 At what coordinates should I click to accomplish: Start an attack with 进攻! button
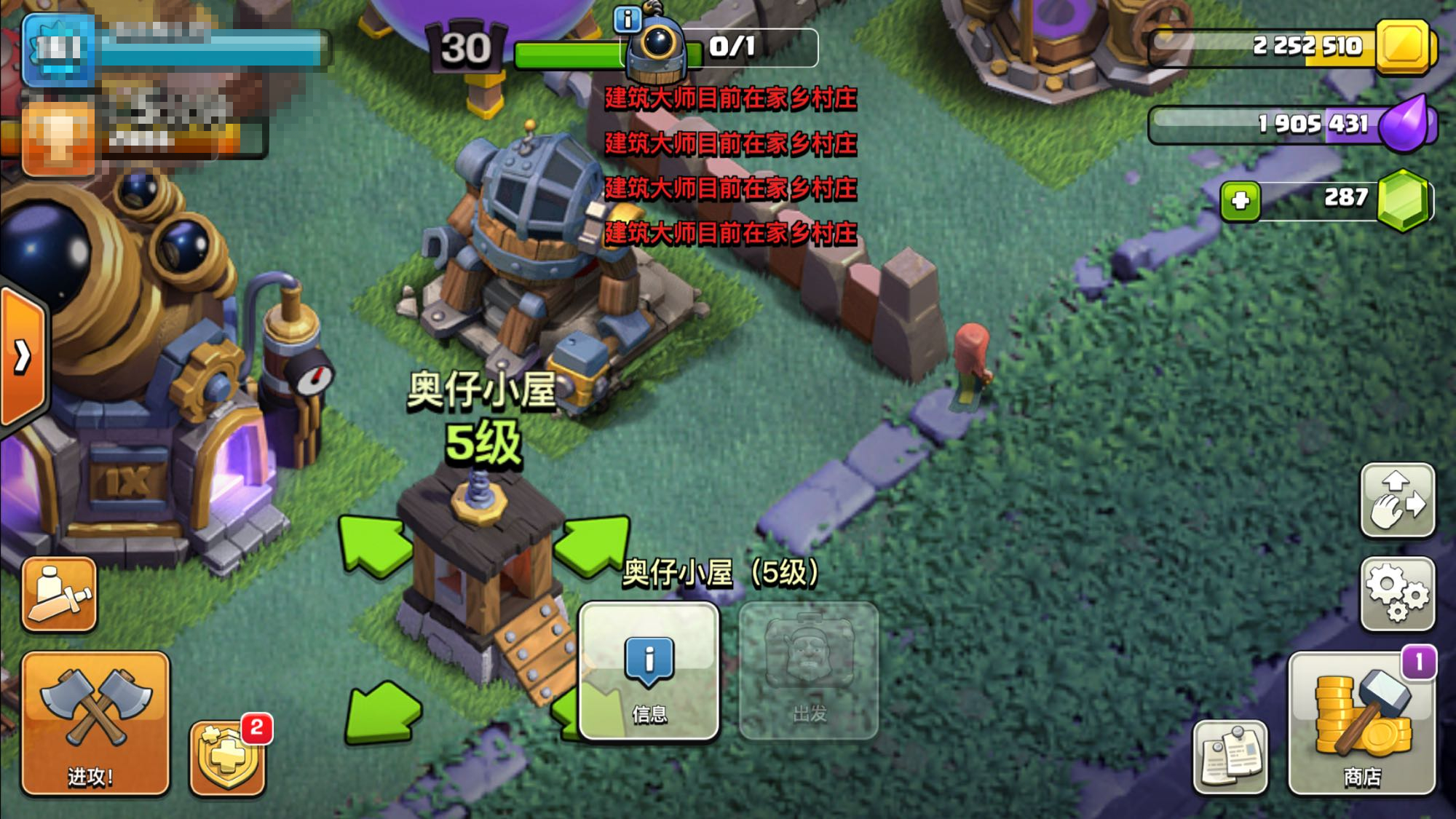click(95, 722)
